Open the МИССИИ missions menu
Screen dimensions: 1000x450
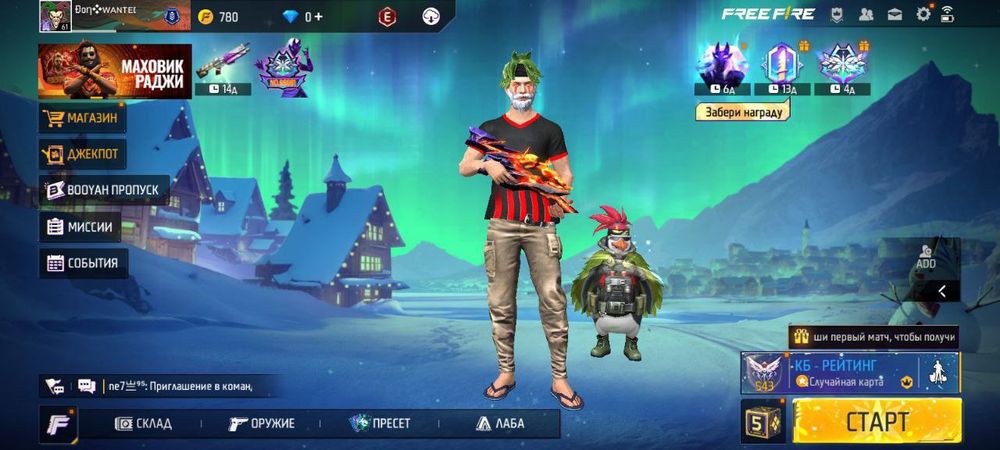coord(80,227)
